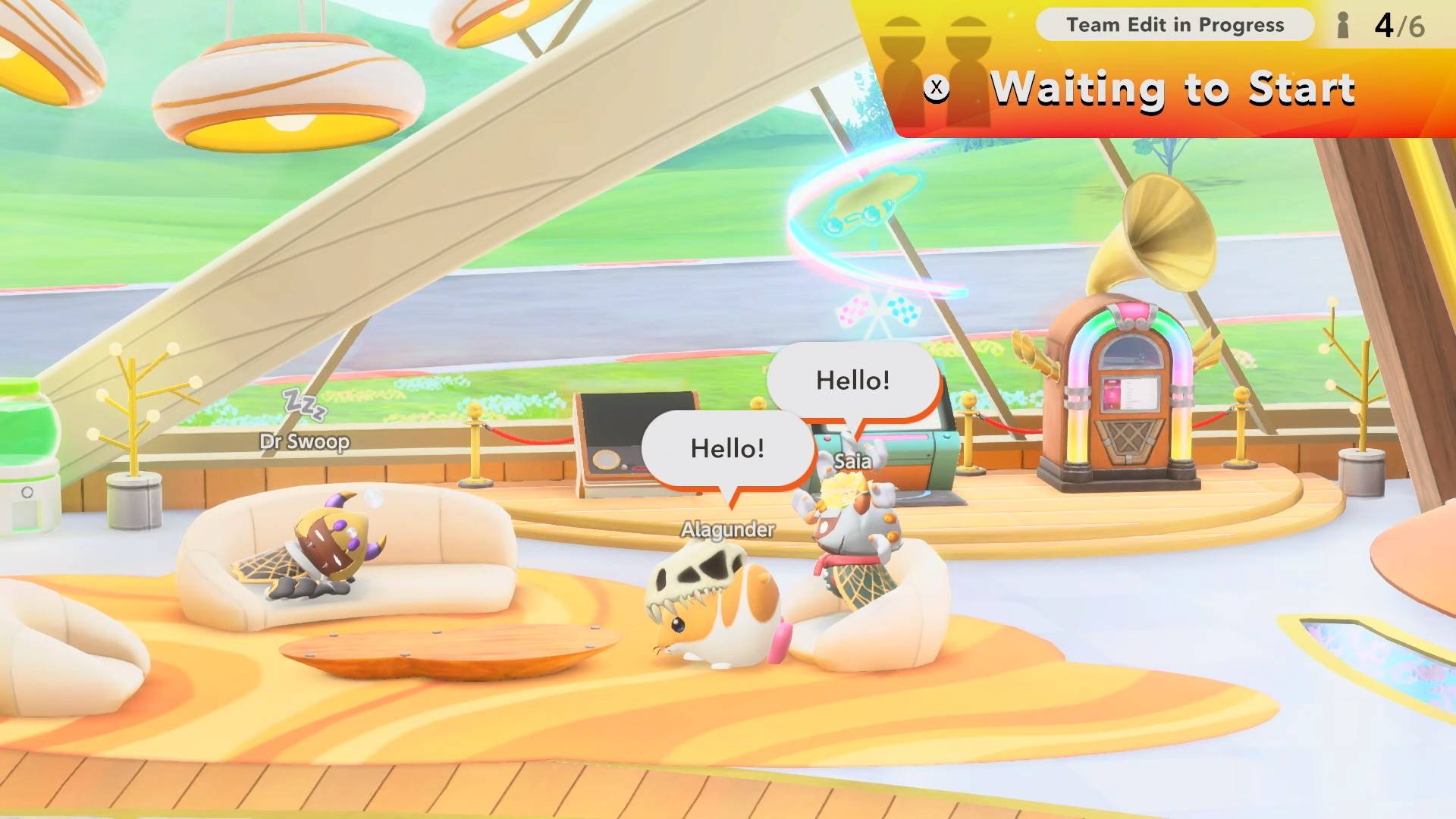Screen dimensions: 1456x819
Task: Select the Waiting to Start header
Action: click(x=1174, y=89)
